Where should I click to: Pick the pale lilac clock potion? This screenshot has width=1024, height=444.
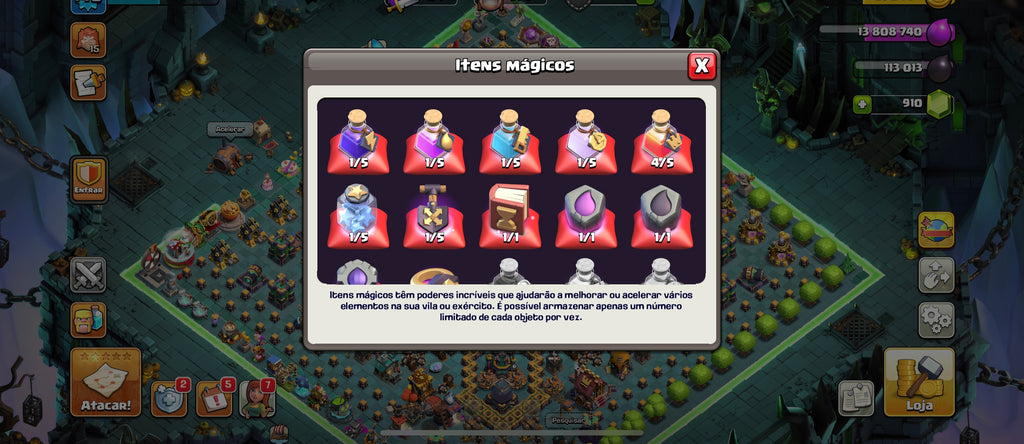coord(586,141)
